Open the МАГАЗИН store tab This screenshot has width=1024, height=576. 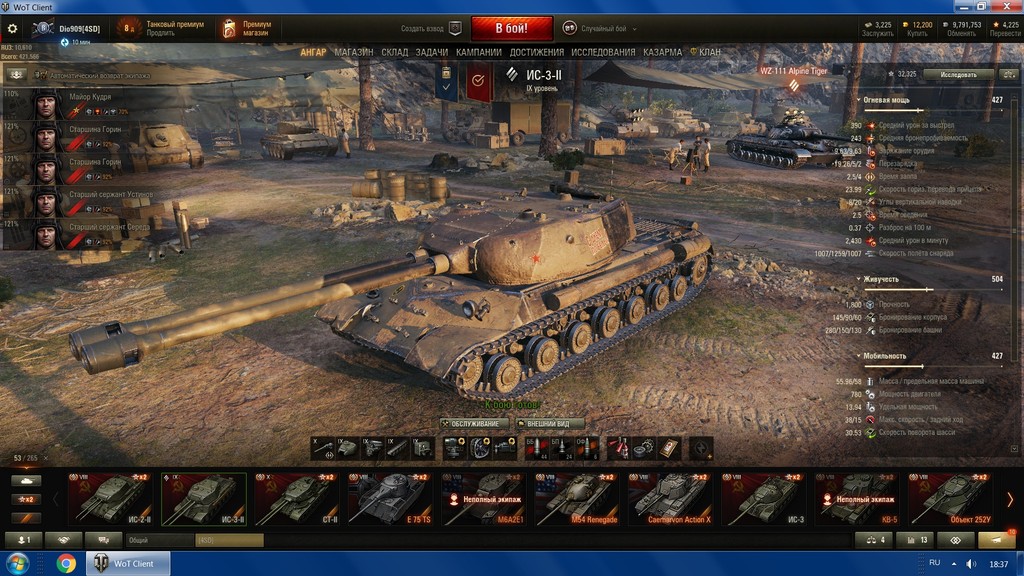tap(354, 52)
